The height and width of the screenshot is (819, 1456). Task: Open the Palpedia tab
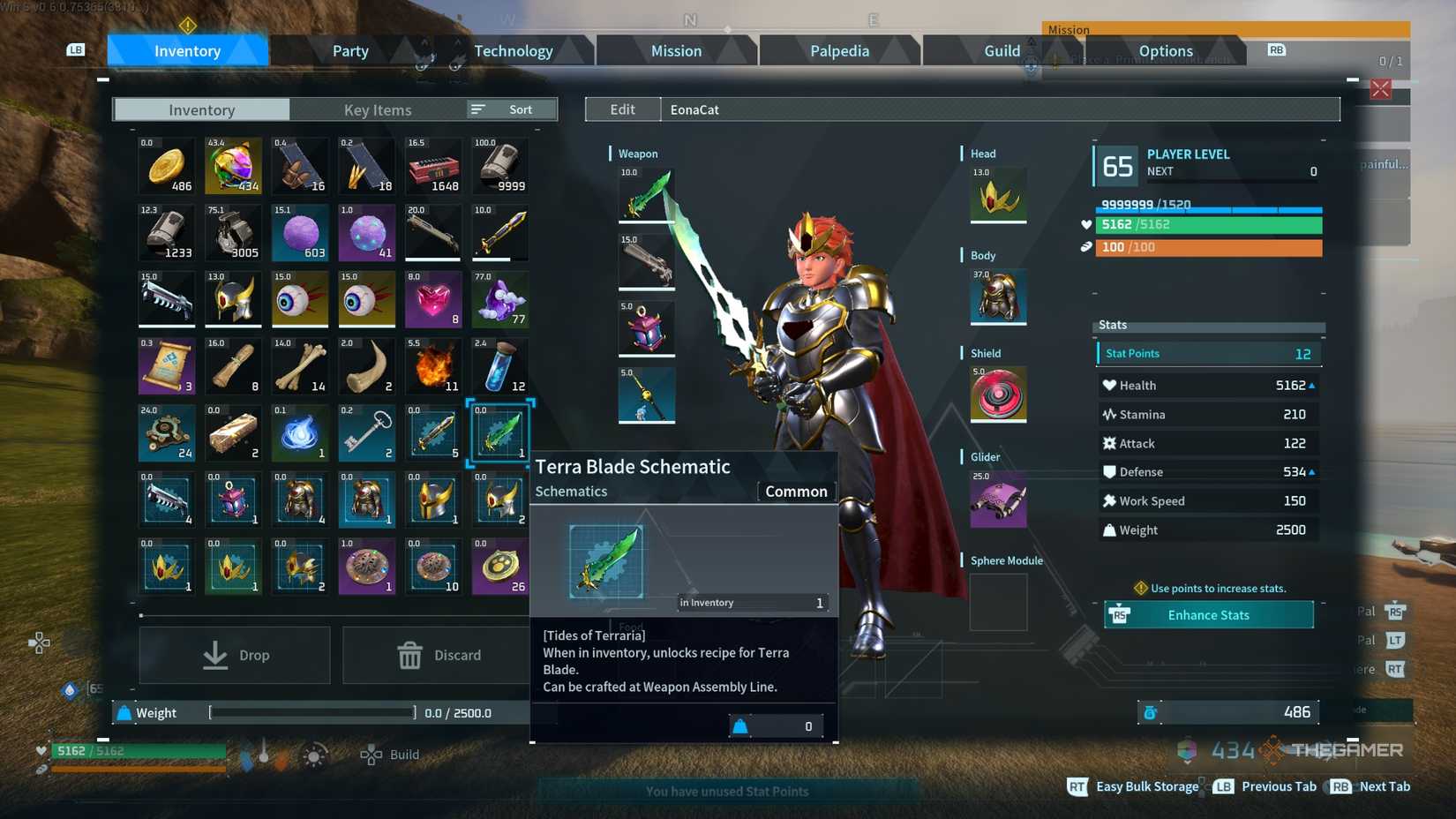(x=837, y=50)
